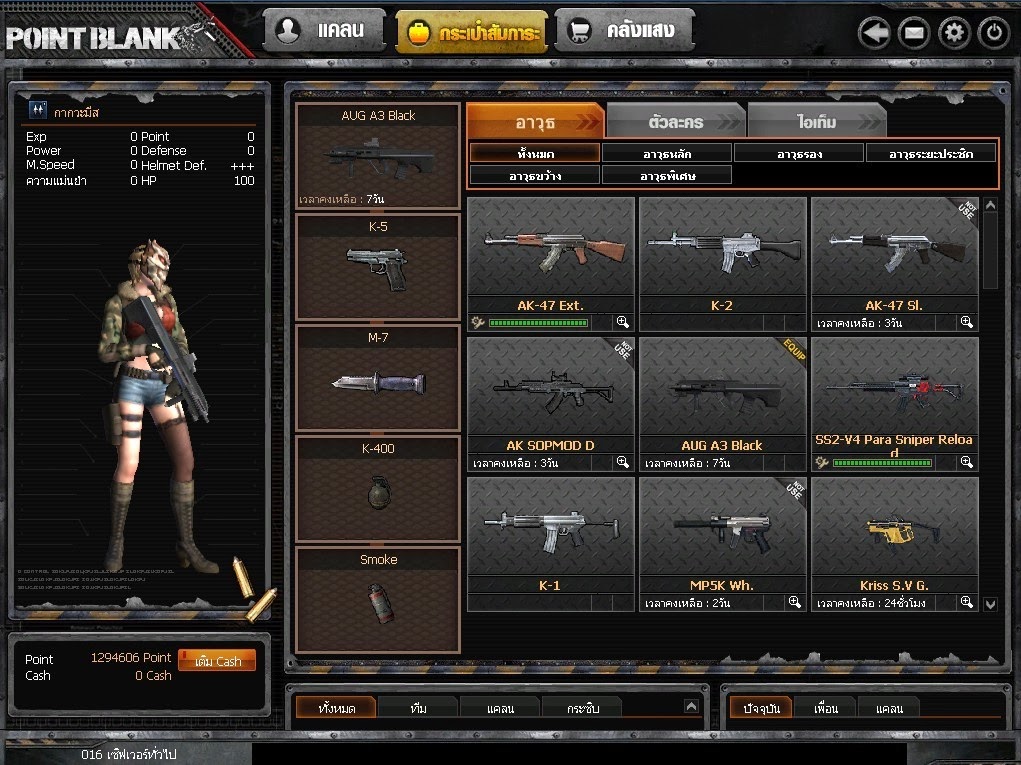Pick the Kriss S.V G. weapon
Screen dimensions: 1021x765
(x=894, y=535)
